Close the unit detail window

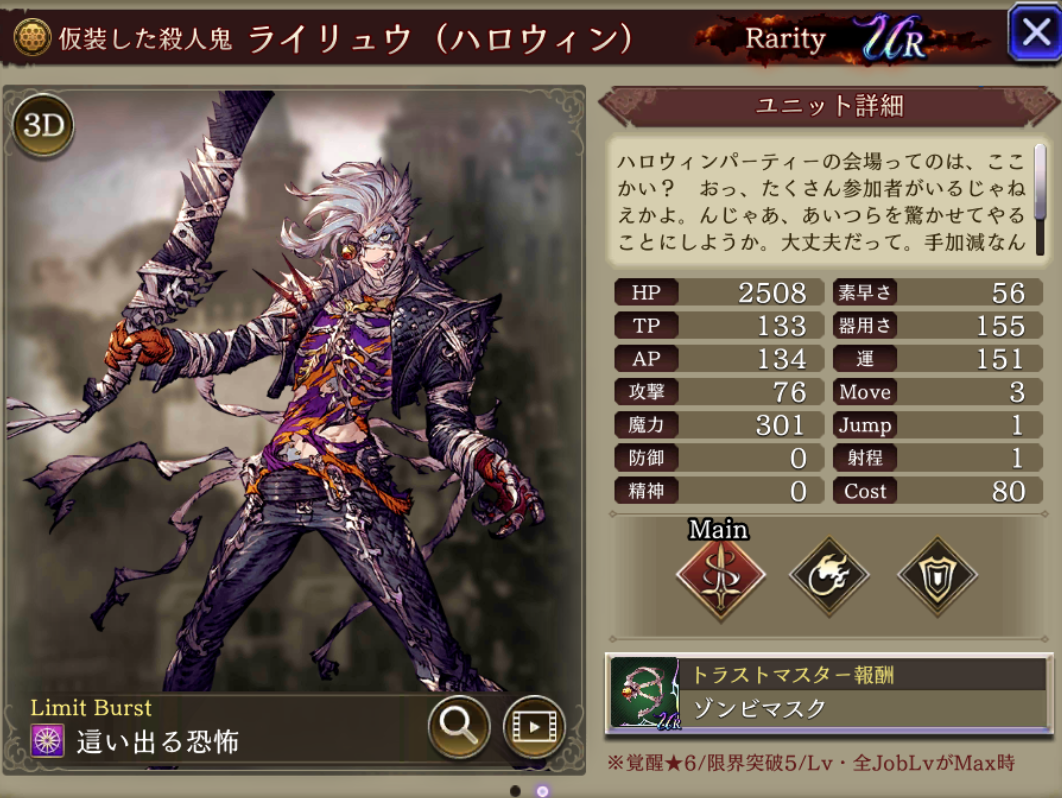1033,33
